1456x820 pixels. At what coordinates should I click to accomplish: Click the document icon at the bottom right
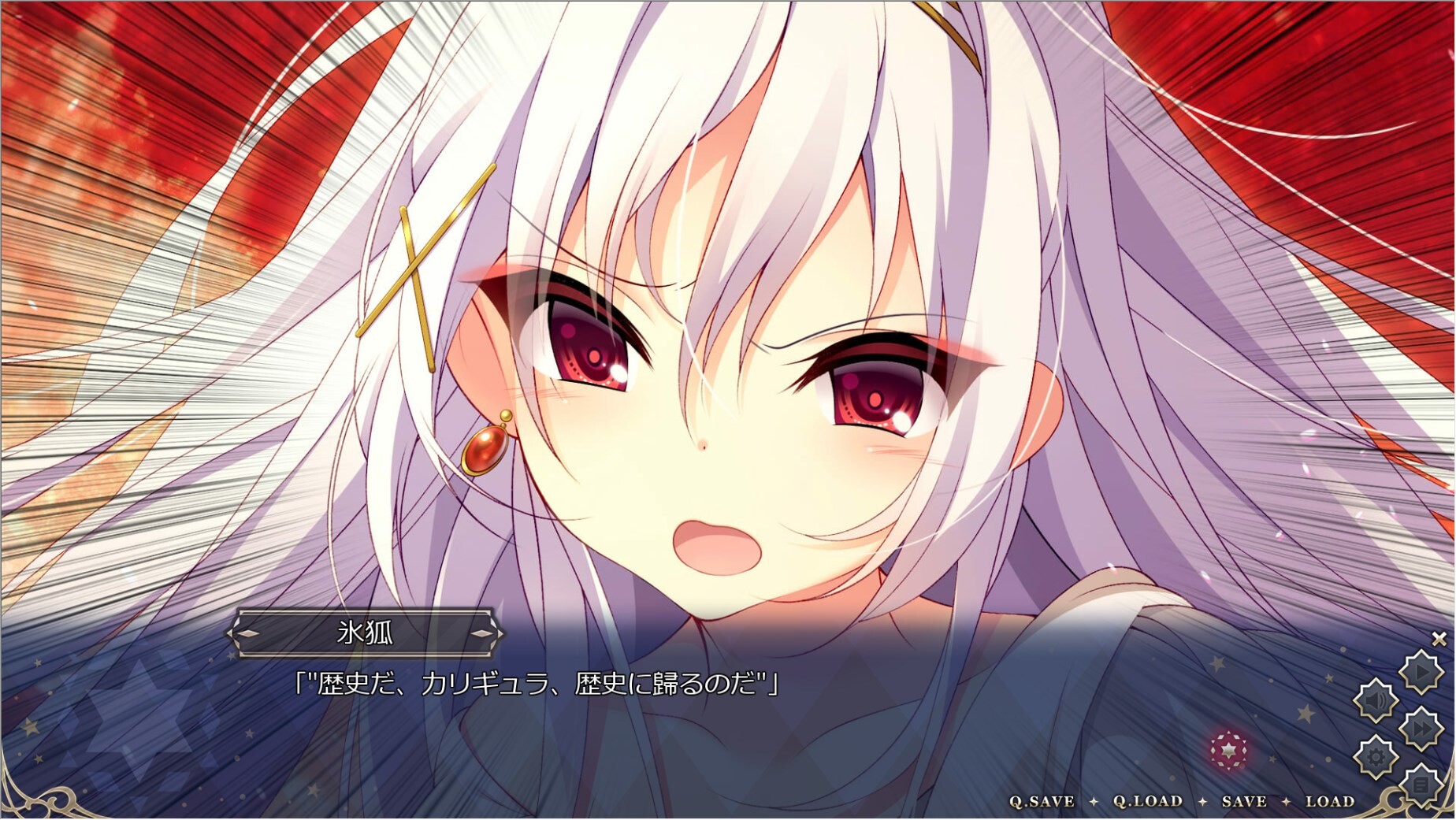pos(1420,783)
